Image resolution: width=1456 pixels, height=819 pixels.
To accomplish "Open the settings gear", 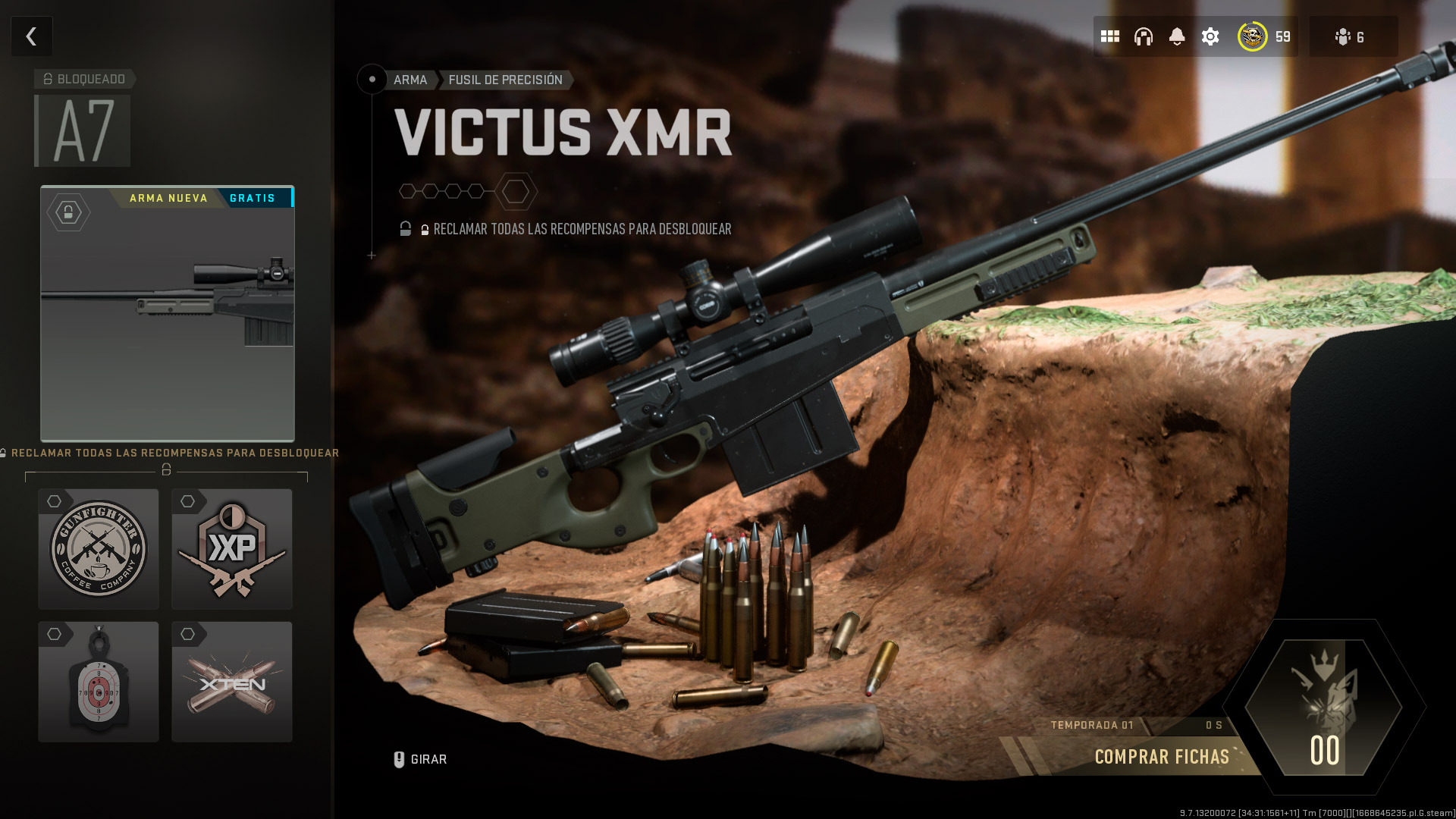I will click(x=1210, y=36).
